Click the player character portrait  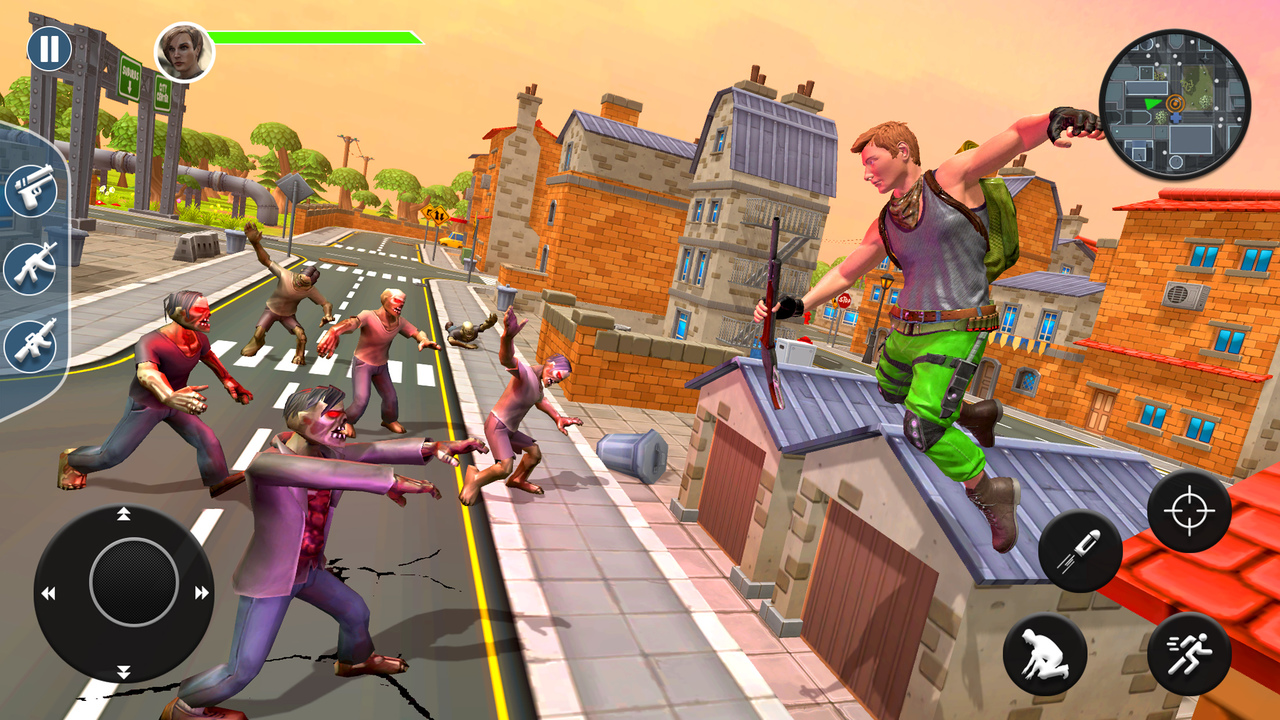click(x=184, y=52)
